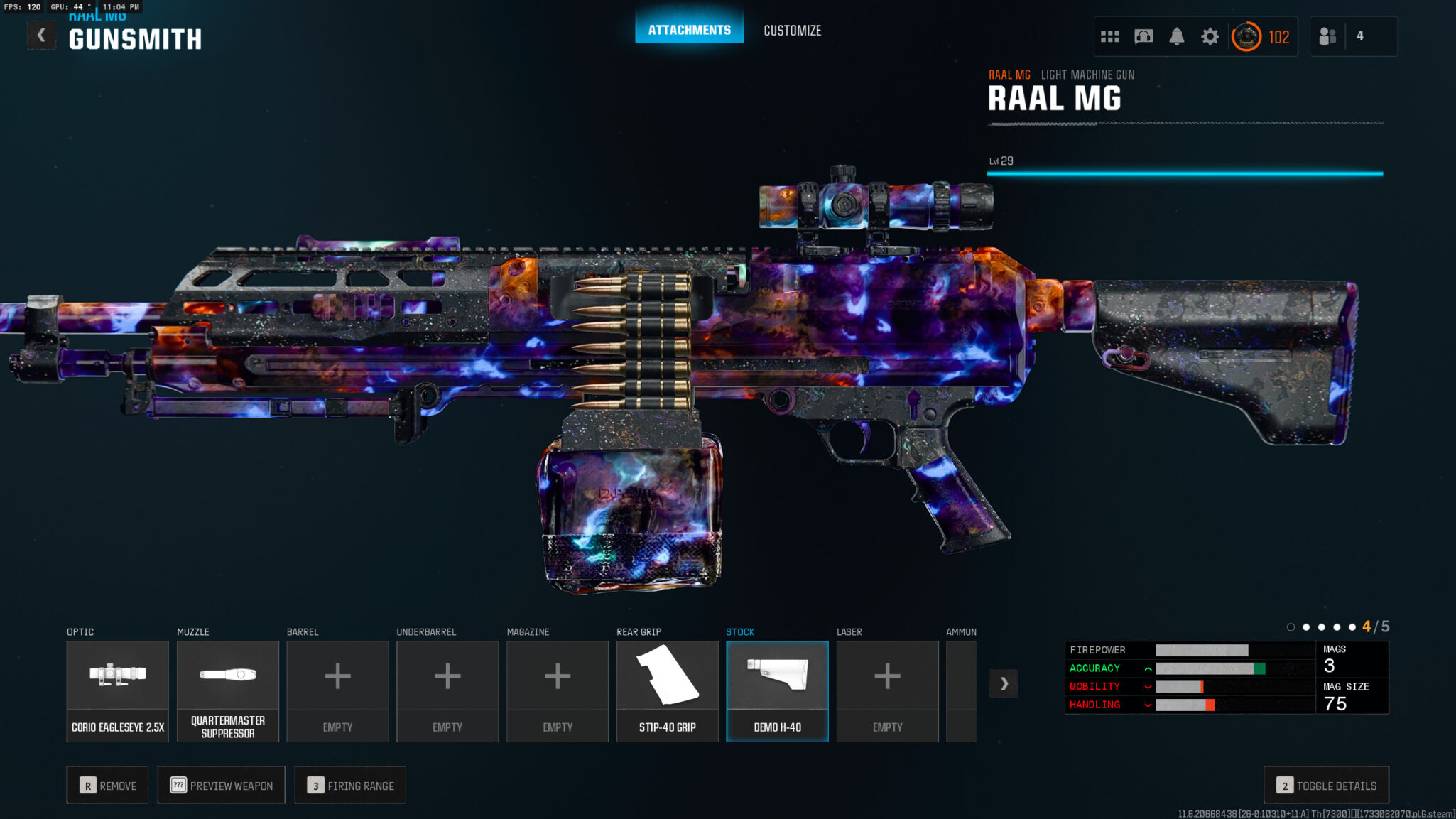
Task: Show more attachment slots with the right arrow
Action: pyautogui.click(x=1004, y=683)
